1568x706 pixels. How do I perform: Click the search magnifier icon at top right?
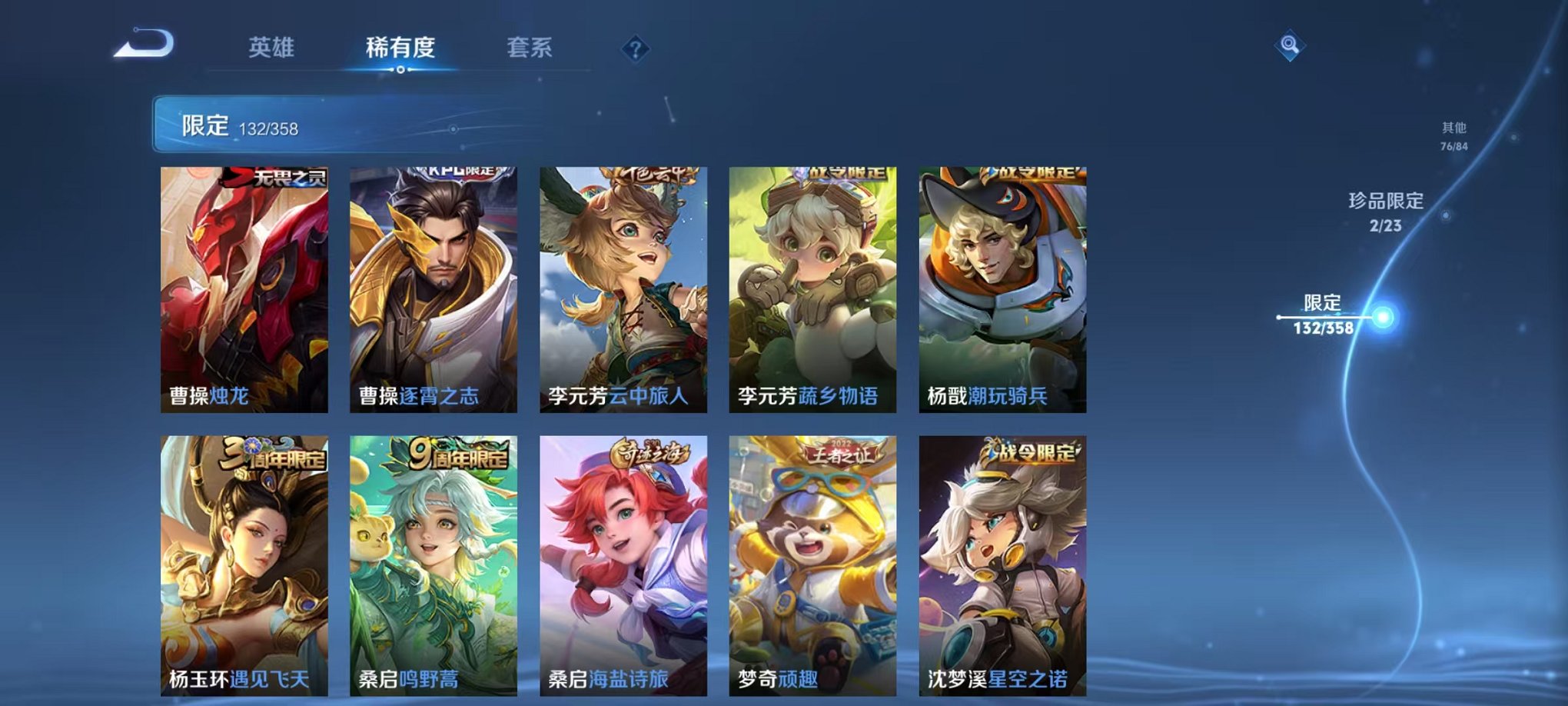(1294, 44)
